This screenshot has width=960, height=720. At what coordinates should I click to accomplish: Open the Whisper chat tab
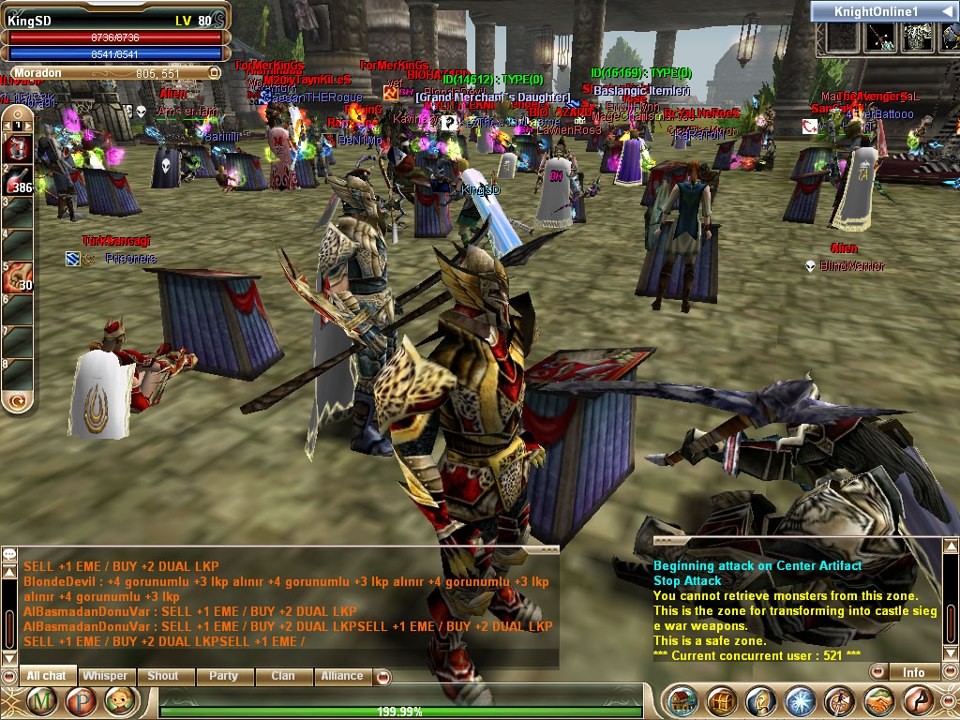click(105, 676)
